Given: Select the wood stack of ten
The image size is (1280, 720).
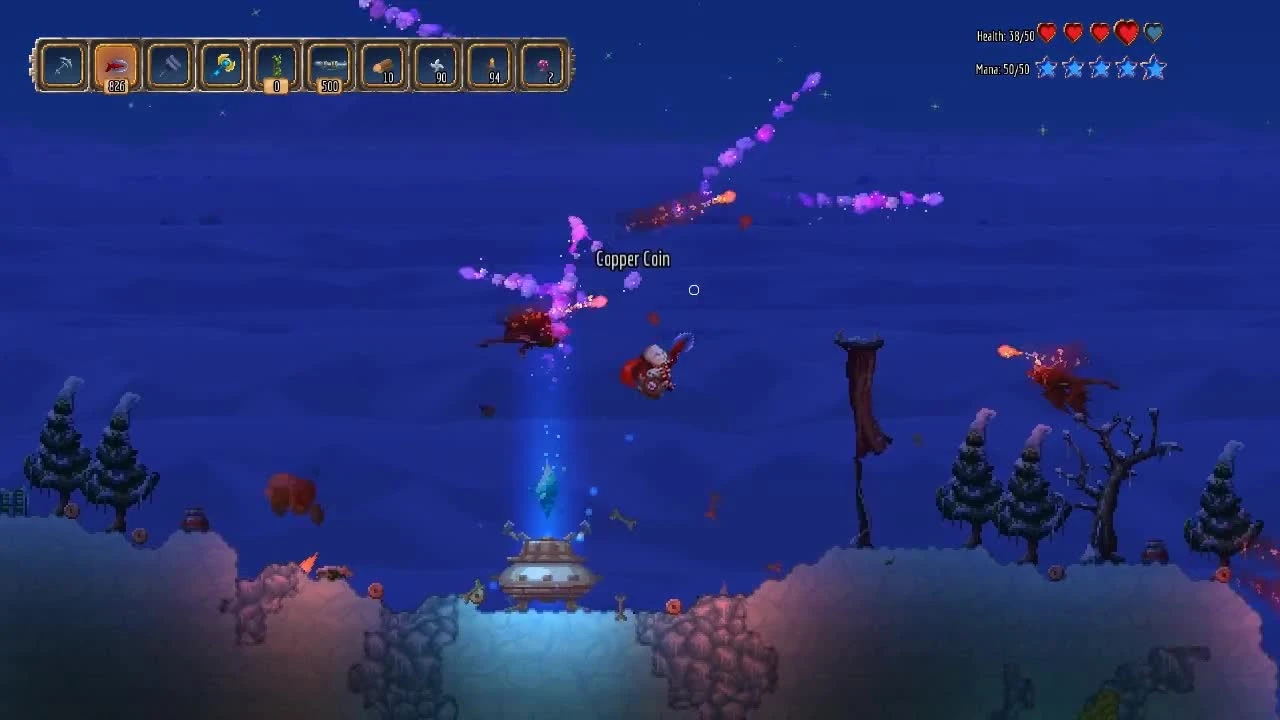Looking at the screenshot, I should (x=381, y=64).
